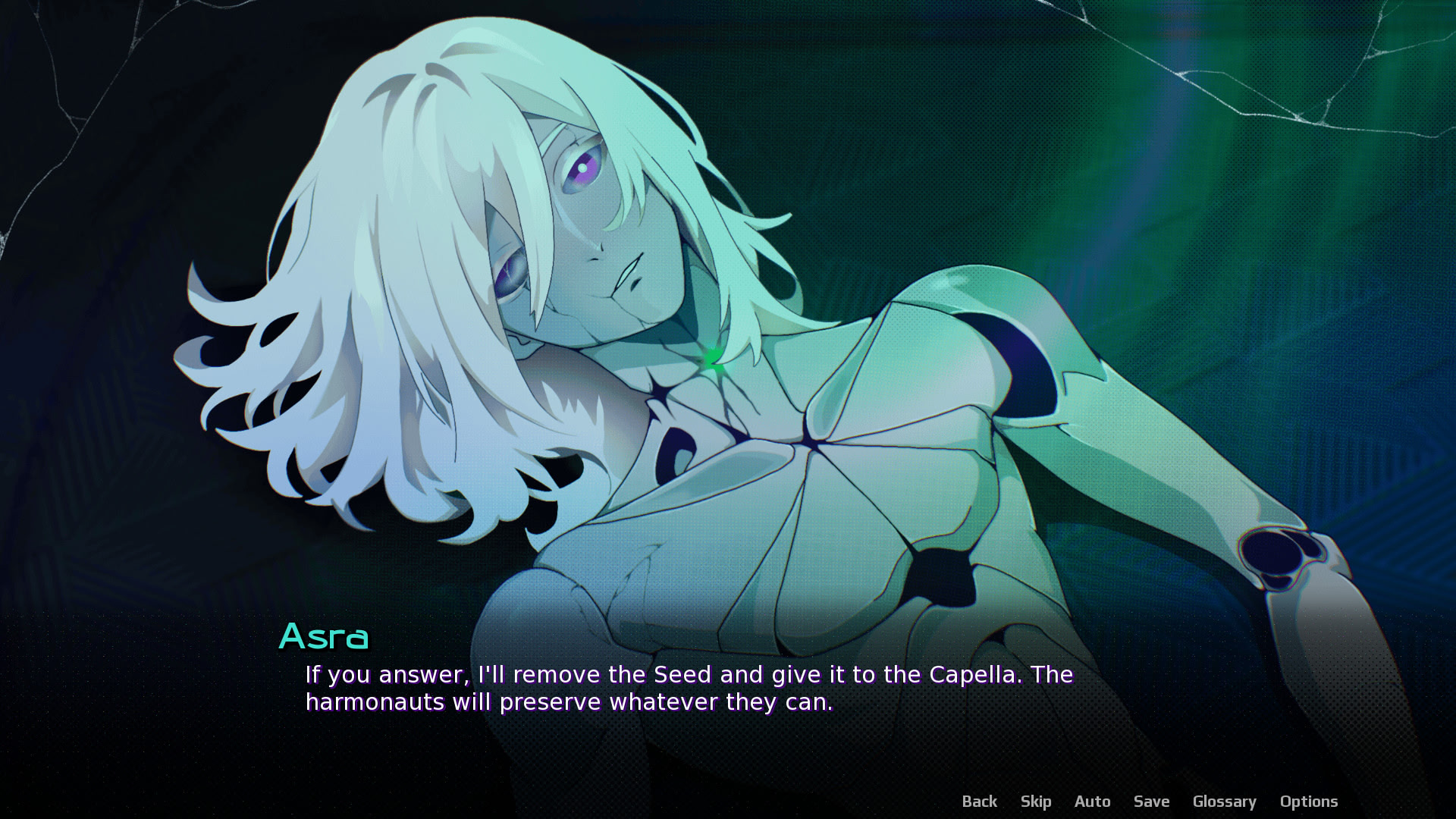Image resolution: width=1456 pixels, height=819 pixels.
Task: Open the Save menu
Action: 1151,802
